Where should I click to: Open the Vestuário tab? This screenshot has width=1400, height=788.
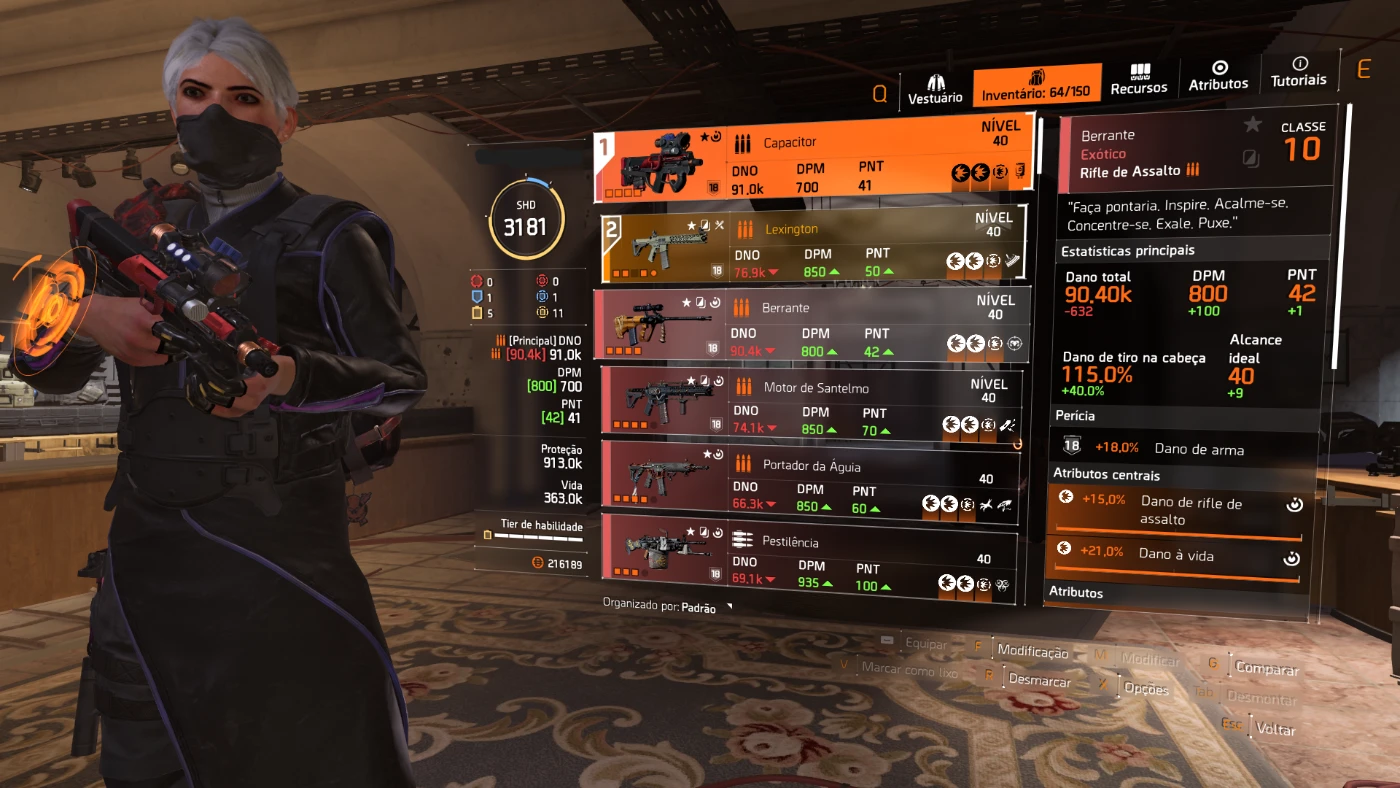click(935, 86)
